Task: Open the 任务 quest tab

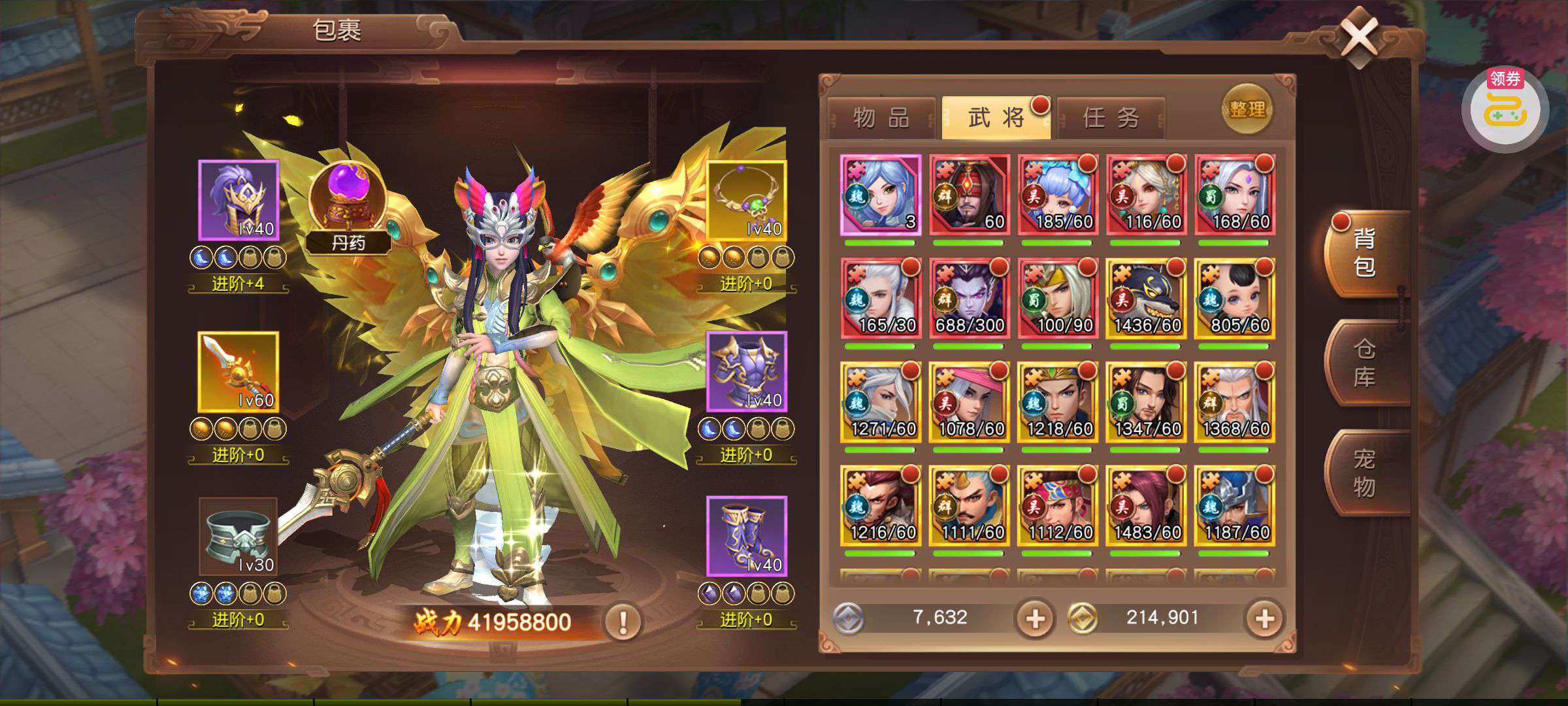Action: point(1111,118)
